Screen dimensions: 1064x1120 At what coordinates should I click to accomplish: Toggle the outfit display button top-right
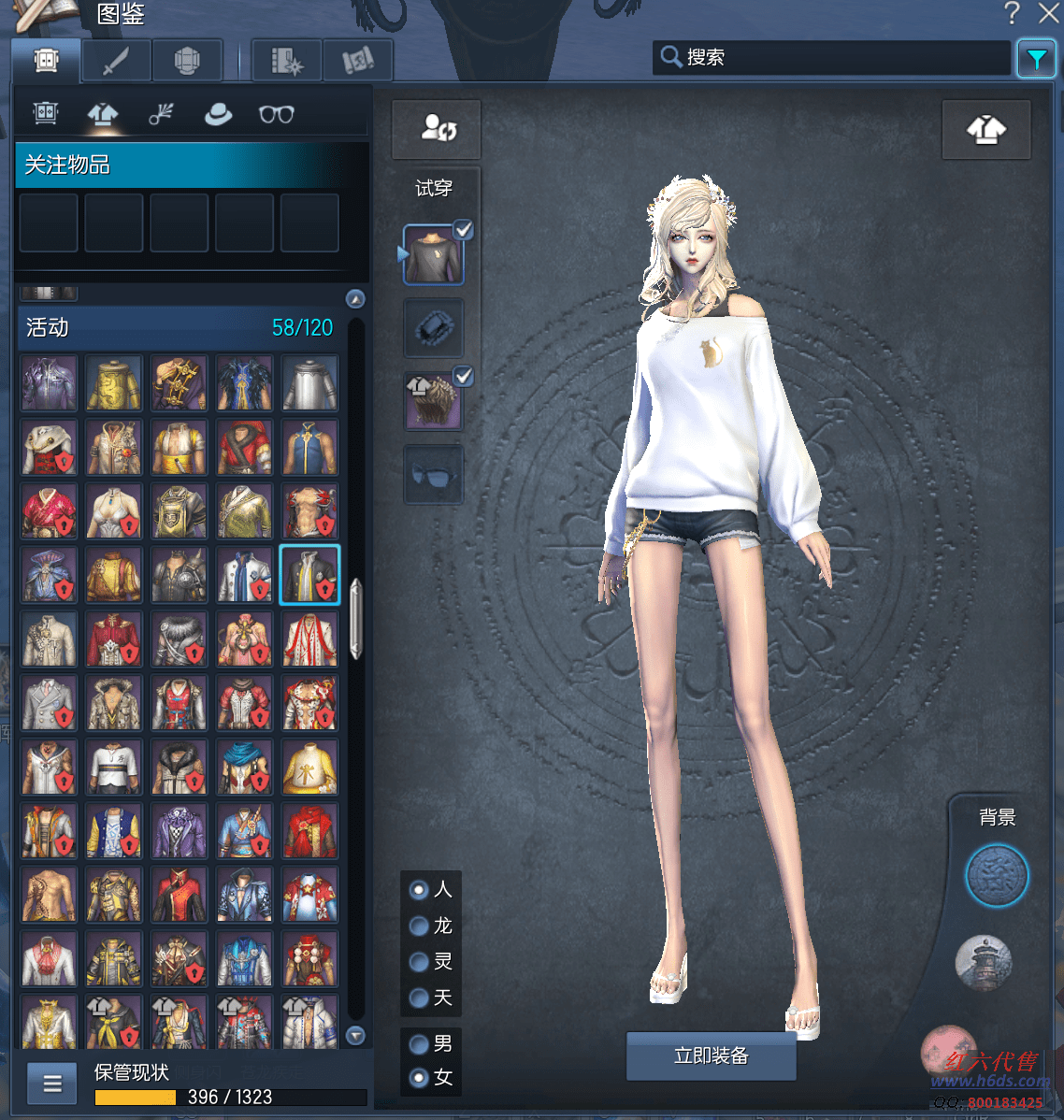tap(986, 130)
